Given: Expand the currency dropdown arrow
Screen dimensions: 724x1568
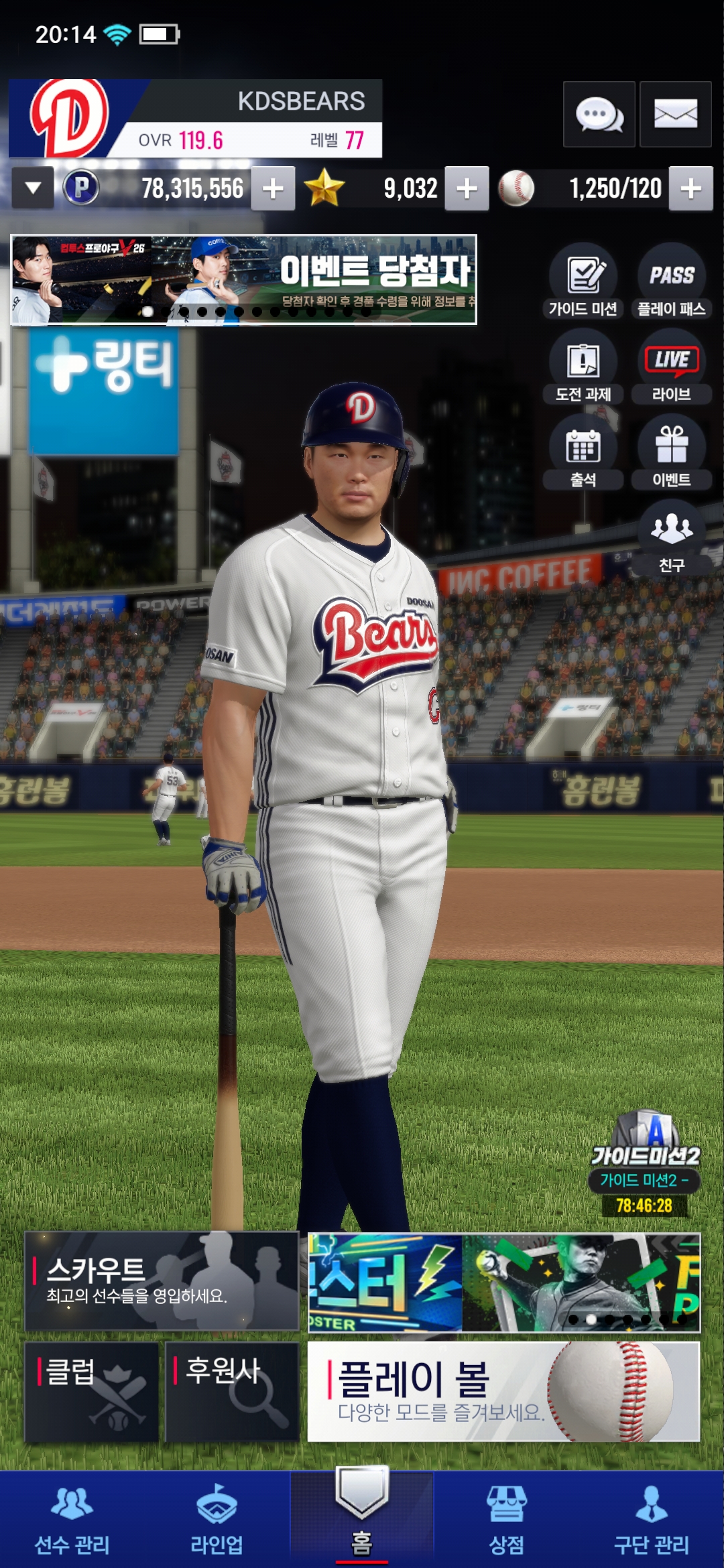Looking at the screenshot, I should click(33, 188).
